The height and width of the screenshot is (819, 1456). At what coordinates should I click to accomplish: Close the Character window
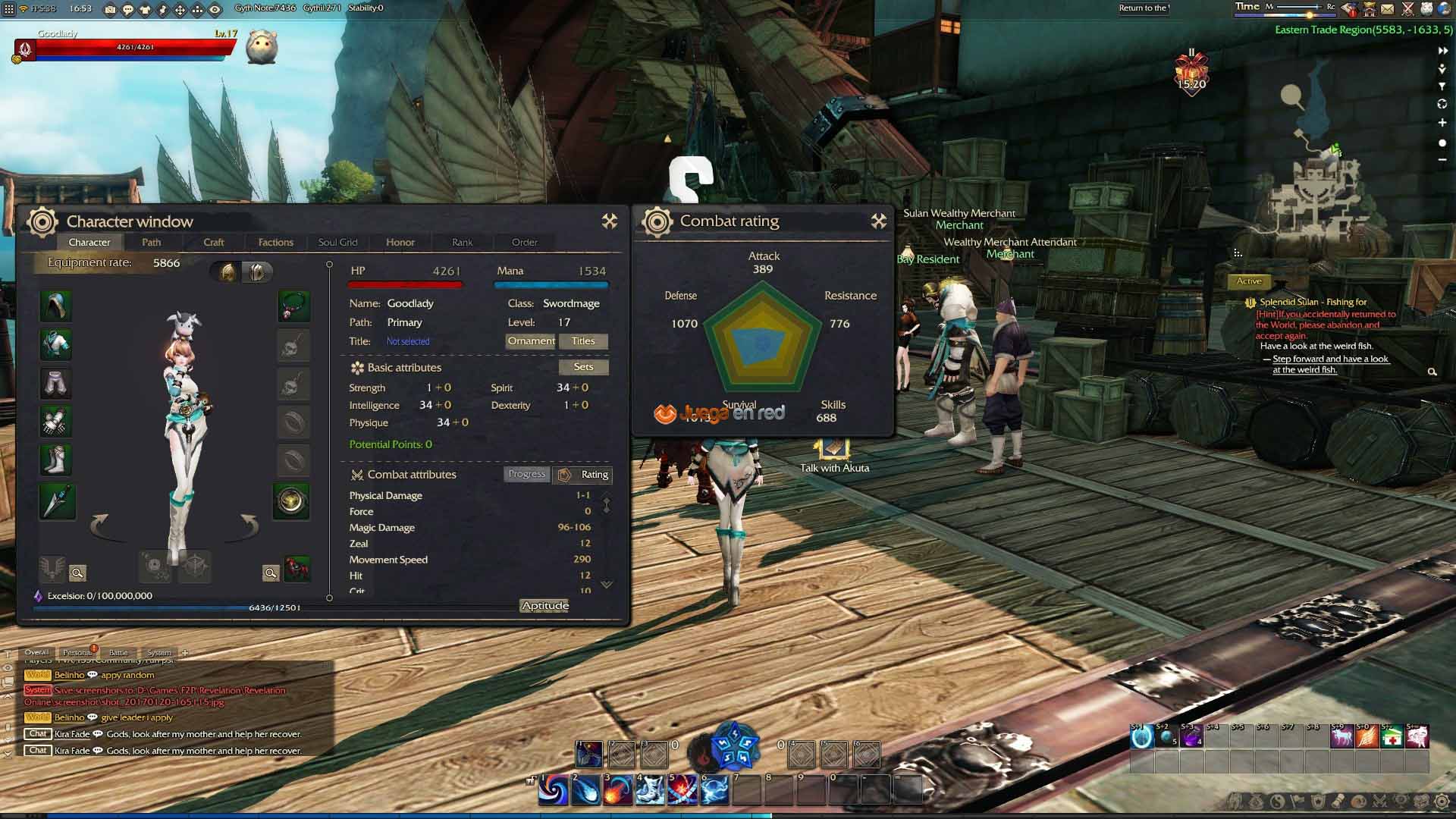tap(610, 221)
